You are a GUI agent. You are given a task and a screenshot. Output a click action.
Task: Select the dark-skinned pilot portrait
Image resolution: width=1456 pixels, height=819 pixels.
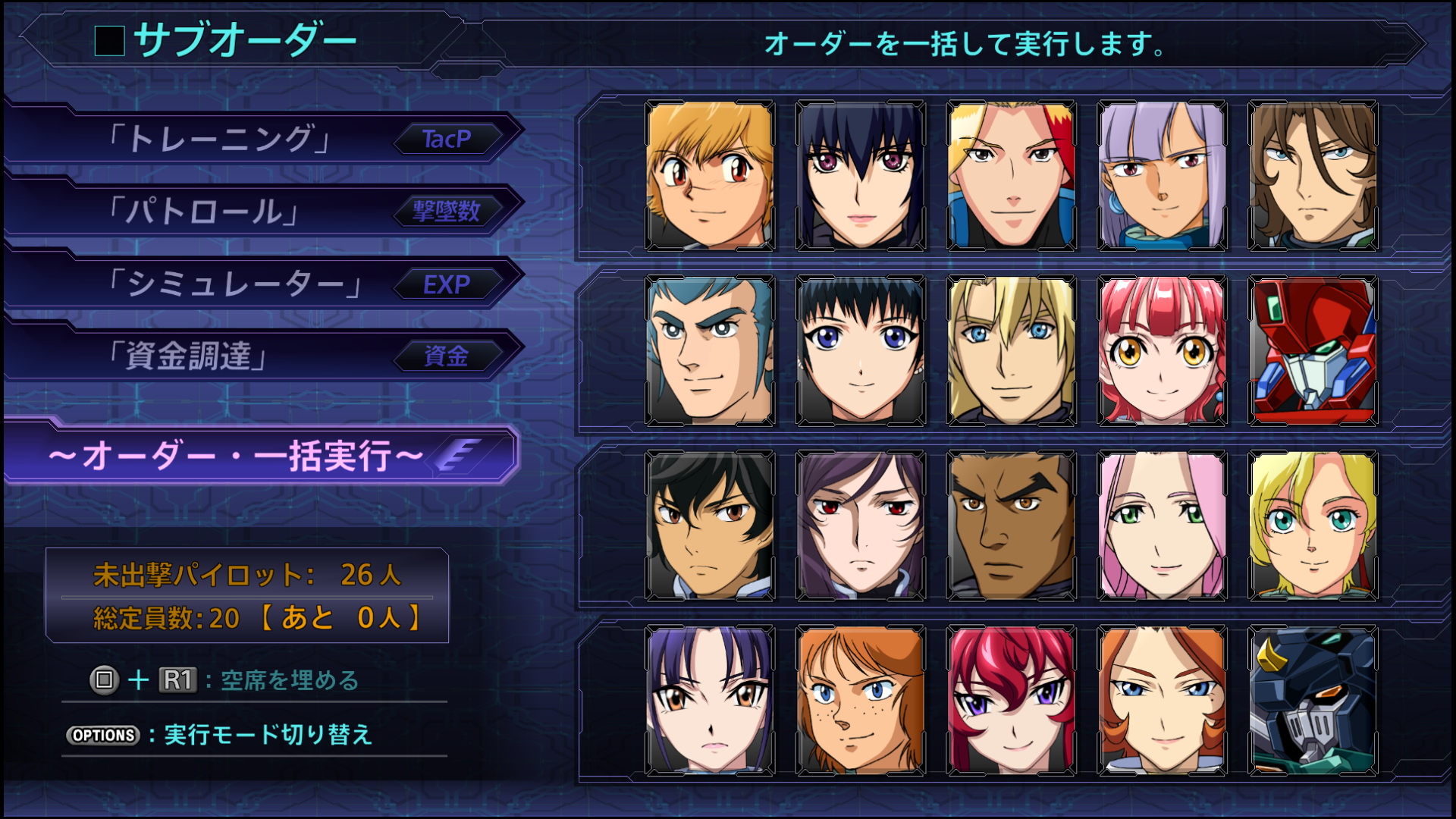point(1011,526)
